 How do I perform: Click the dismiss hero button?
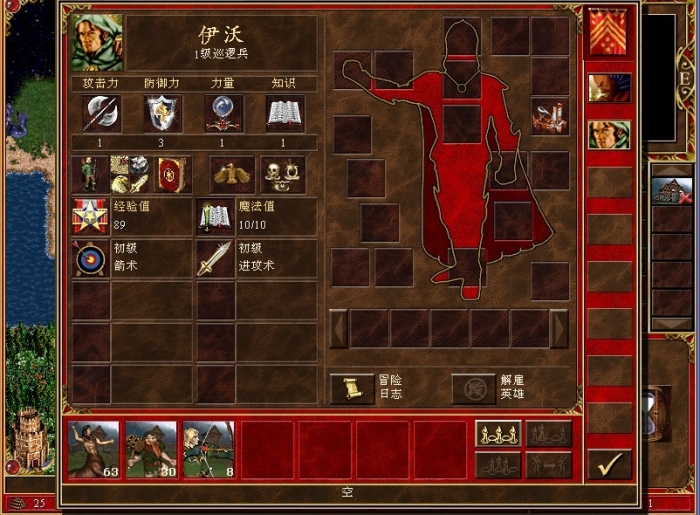pyautogui.click(x=473, y=388)
